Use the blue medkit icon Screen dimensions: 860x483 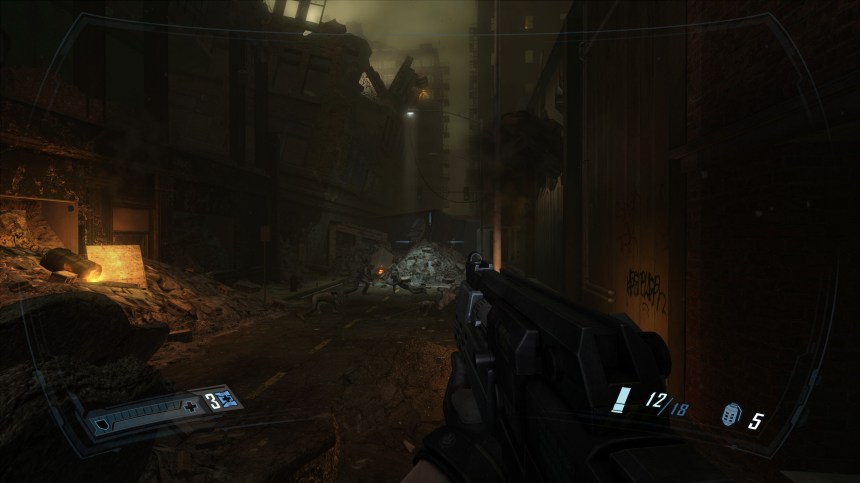click(228, 400)
